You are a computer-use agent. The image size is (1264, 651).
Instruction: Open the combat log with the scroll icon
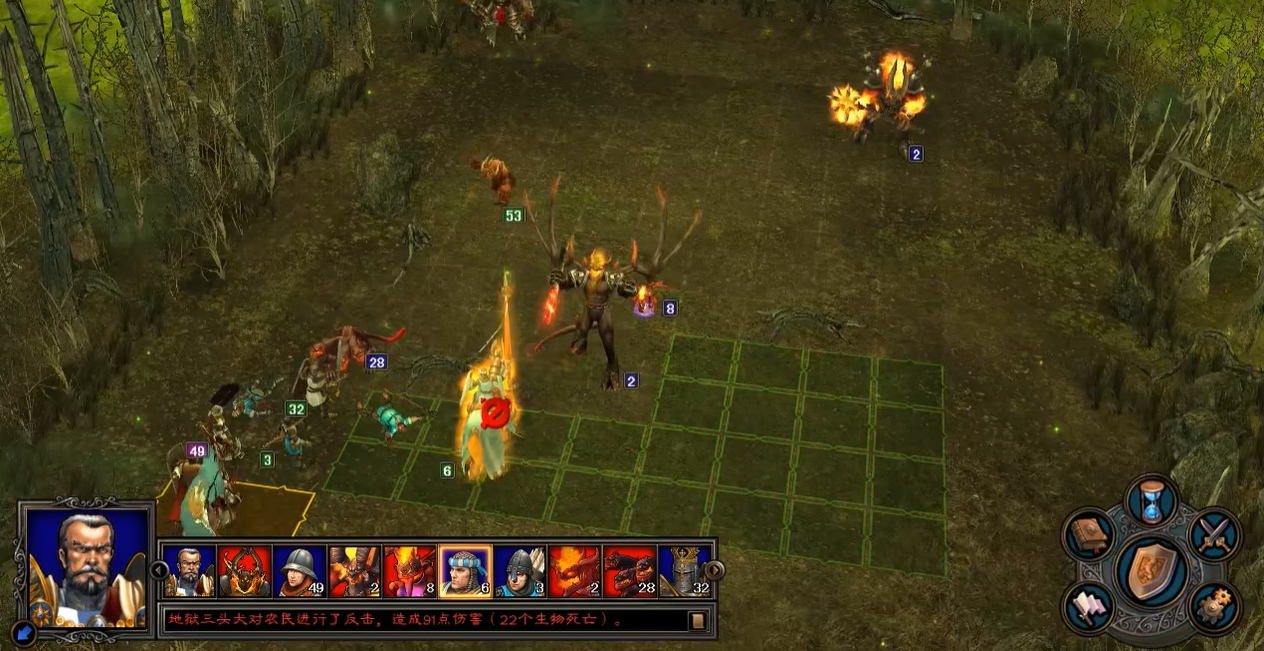click(x=697, y=621)
